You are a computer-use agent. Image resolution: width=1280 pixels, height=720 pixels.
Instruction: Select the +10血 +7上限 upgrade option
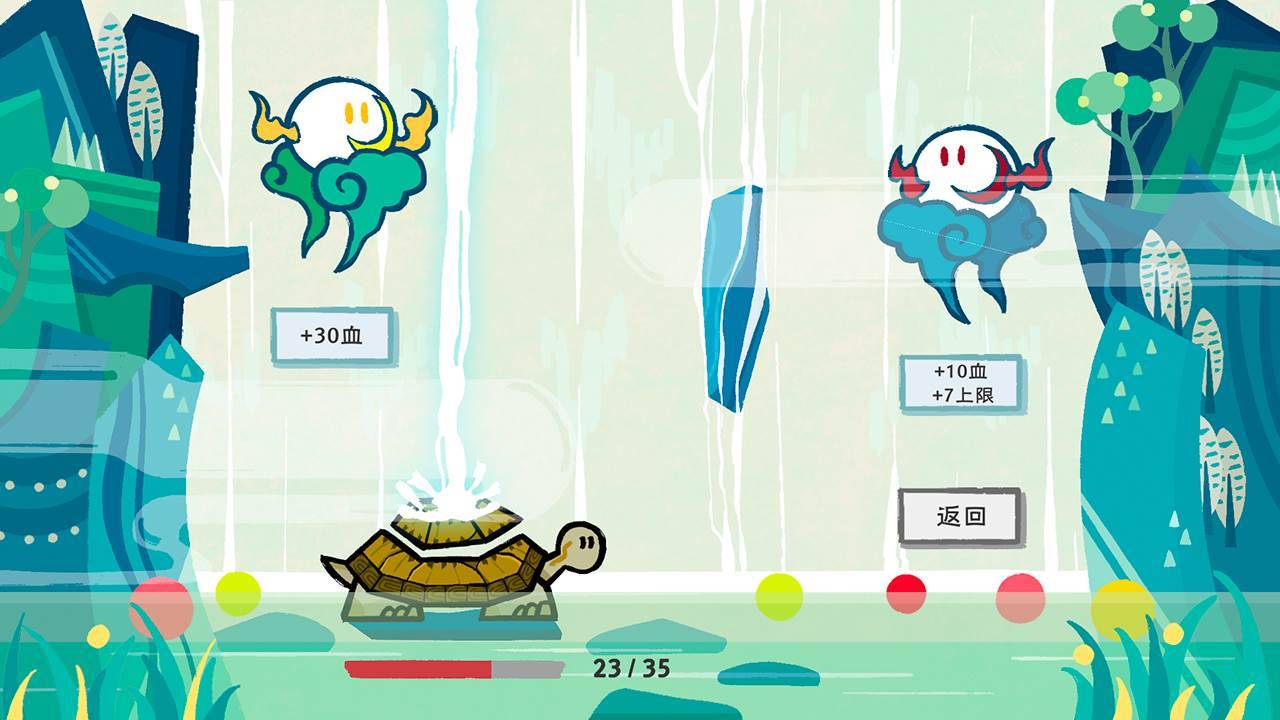coord(958,385)
